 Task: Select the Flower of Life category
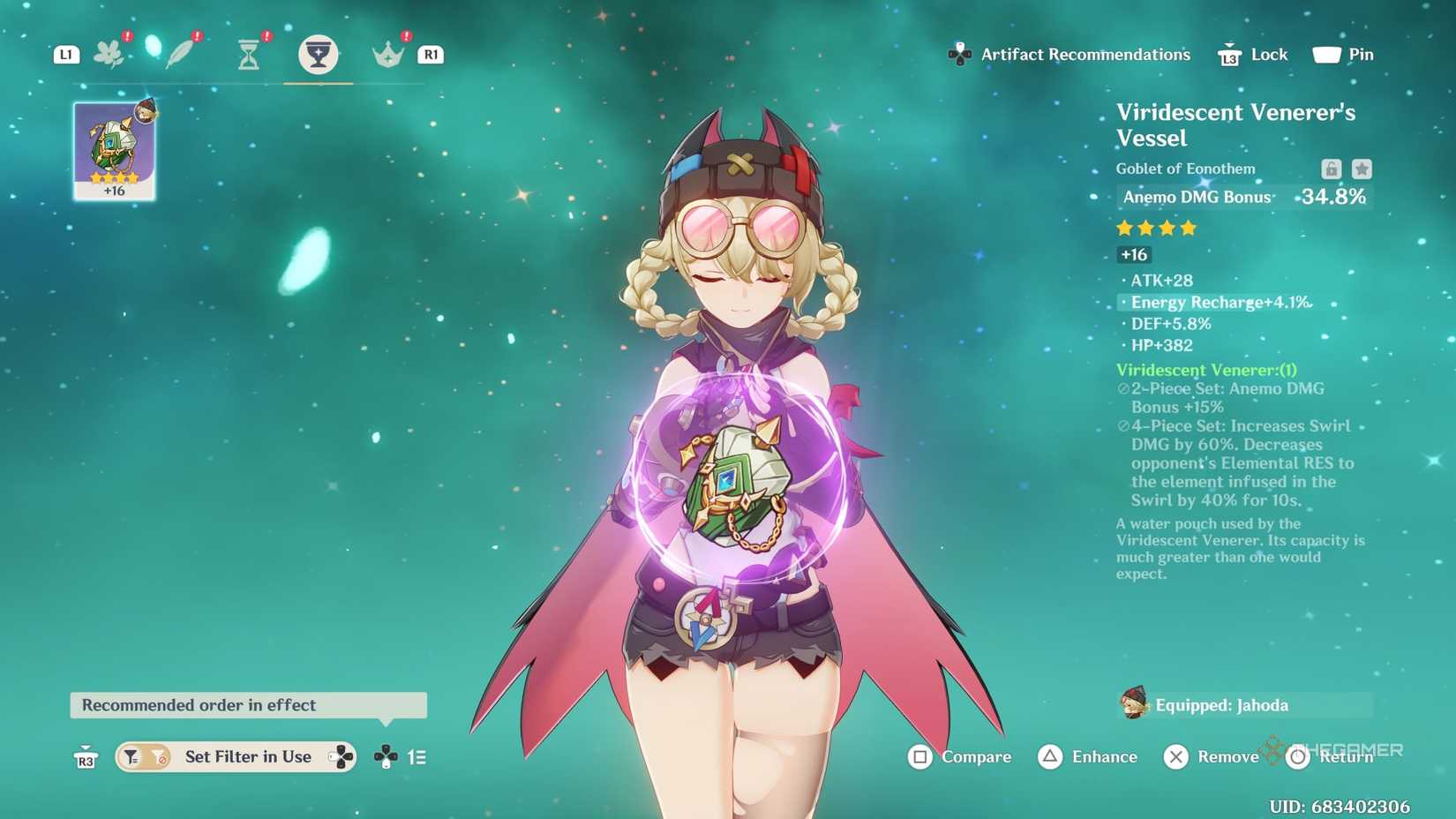click(109, 51)
